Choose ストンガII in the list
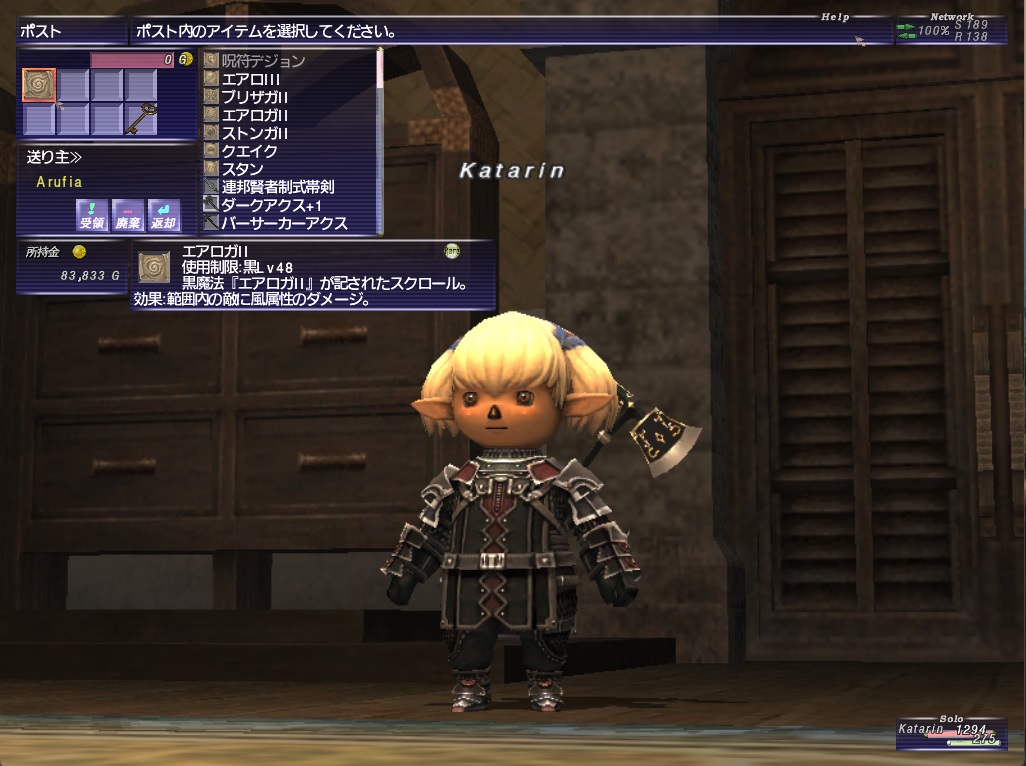Viewport: 1026px width, 766px height. [255, 133]
